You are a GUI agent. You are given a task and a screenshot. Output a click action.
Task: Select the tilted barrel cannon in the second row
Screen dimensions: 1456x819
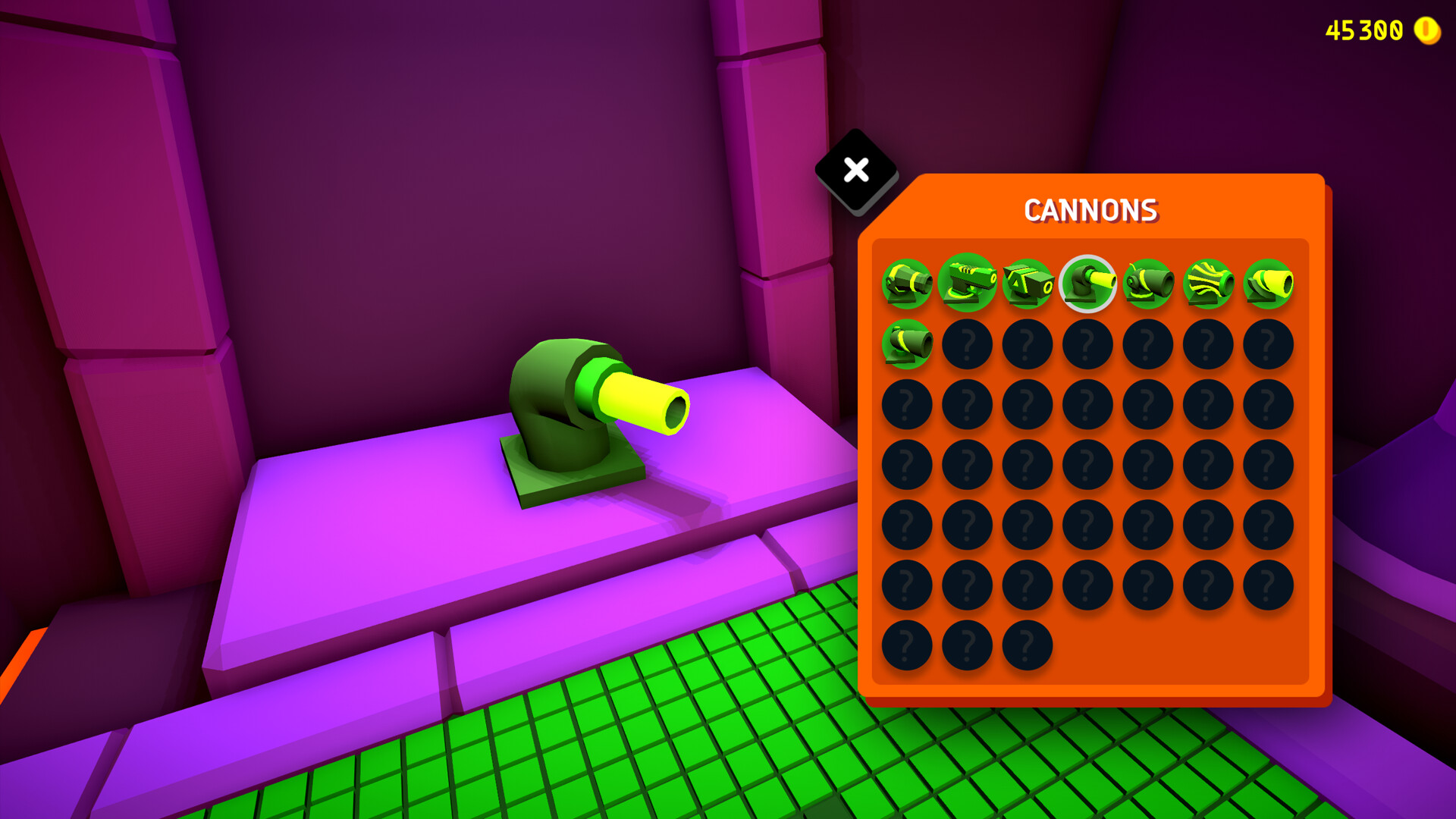click(907, 345)
